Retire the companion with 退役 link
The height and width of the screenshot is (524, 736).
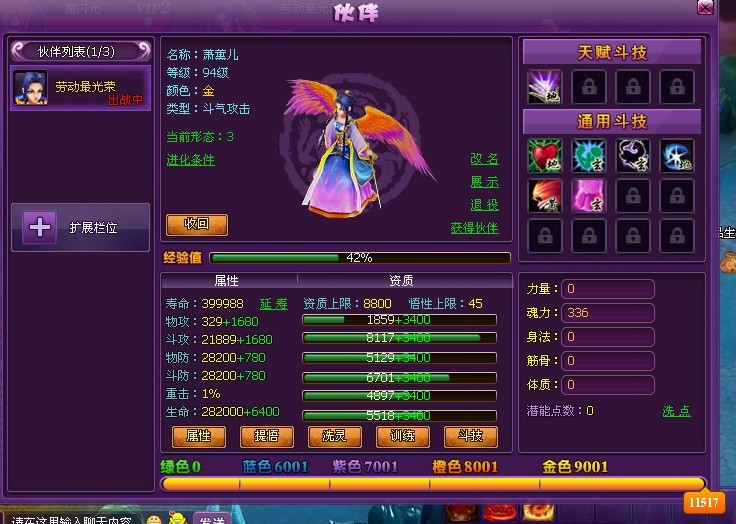484,205
